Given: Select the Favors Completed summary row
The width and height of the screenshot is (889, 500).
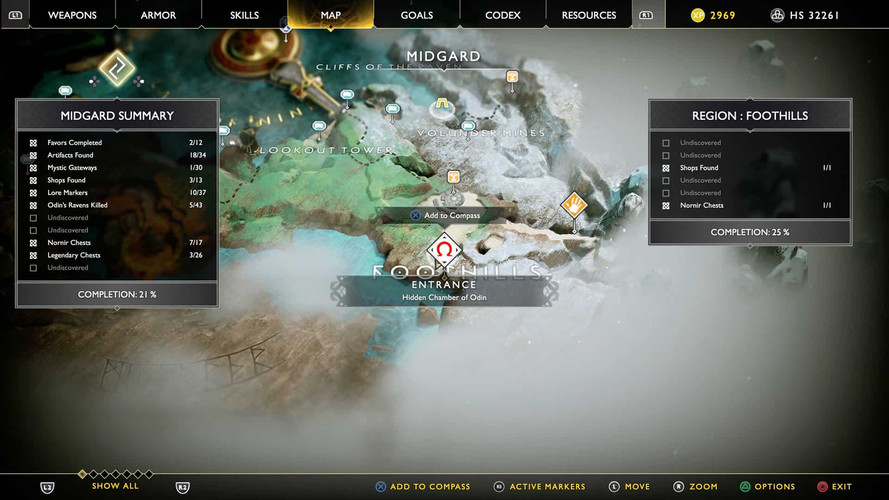Looking at the screenshot, I should click(117, 143).
